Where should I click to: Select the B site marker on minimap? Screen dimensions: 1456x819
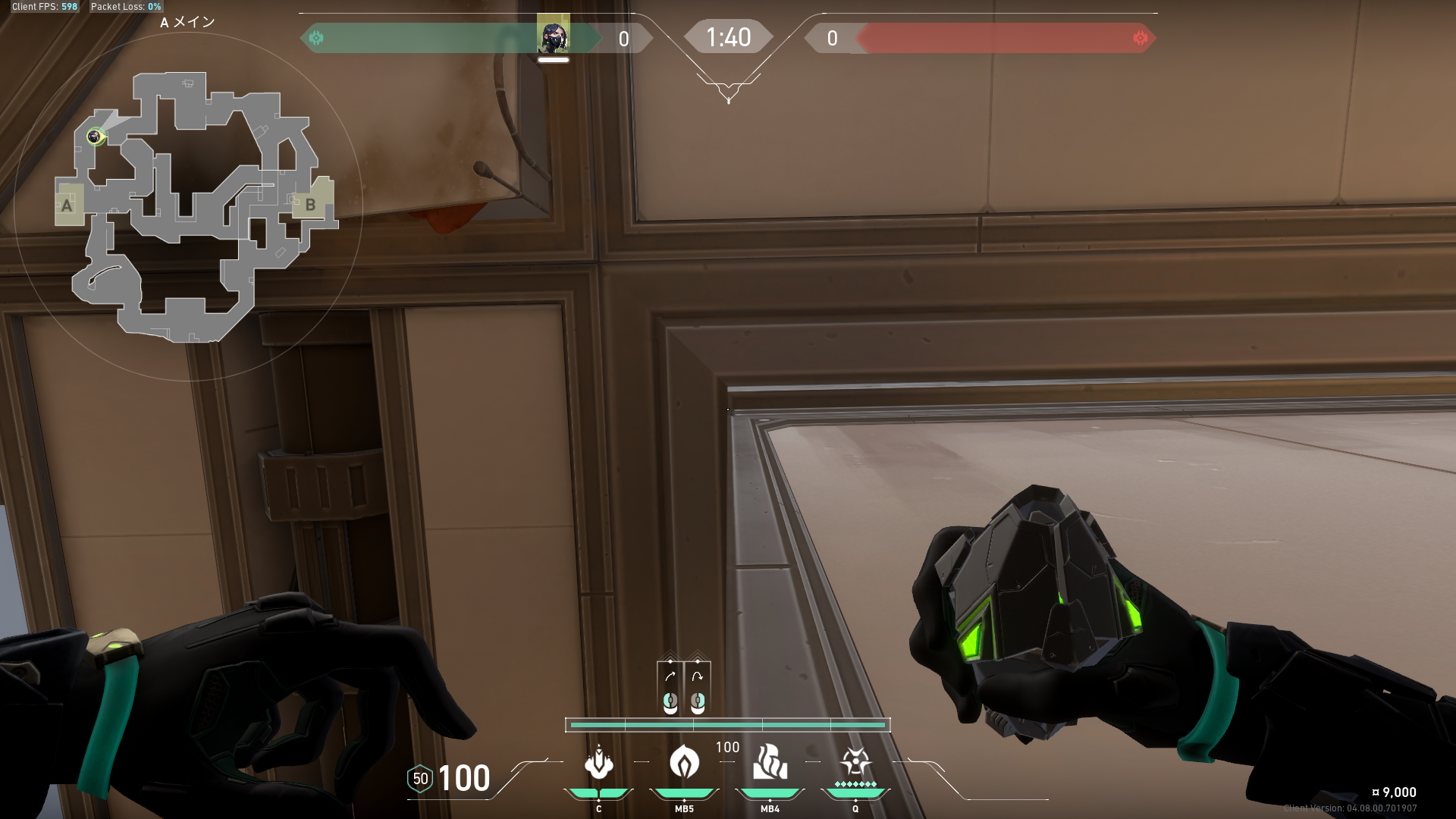point(310,204)
